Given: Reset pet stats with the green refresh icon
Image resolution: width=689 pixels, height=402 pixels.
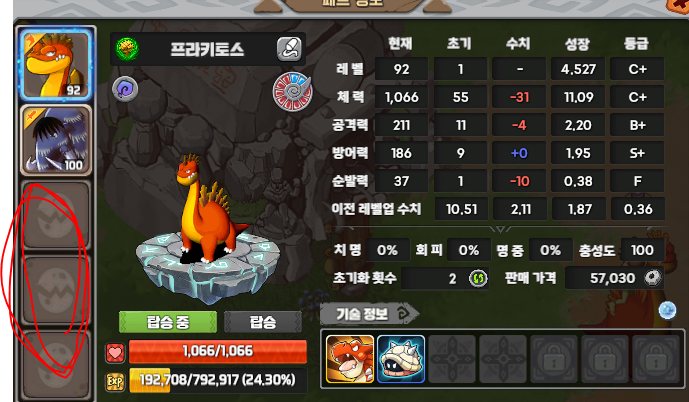Looking at the screenshot, I should pos(477,277).
